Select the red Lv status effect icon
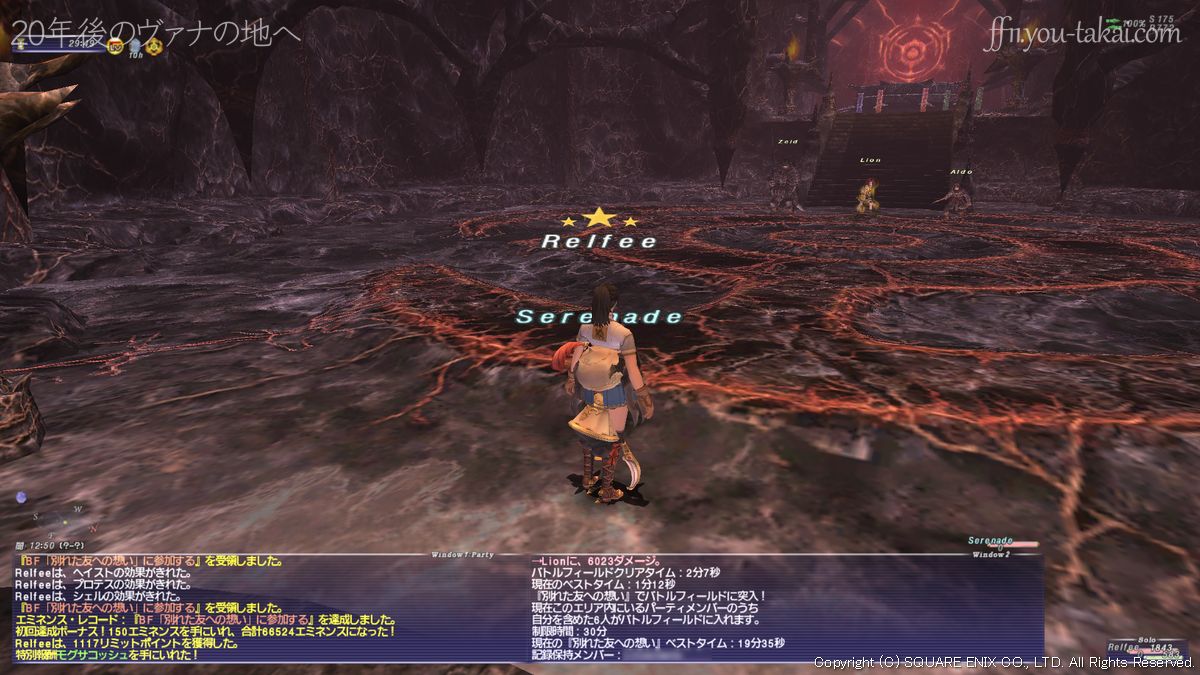The height and width of the screenshot is (675, 1200). click(115, 46)
